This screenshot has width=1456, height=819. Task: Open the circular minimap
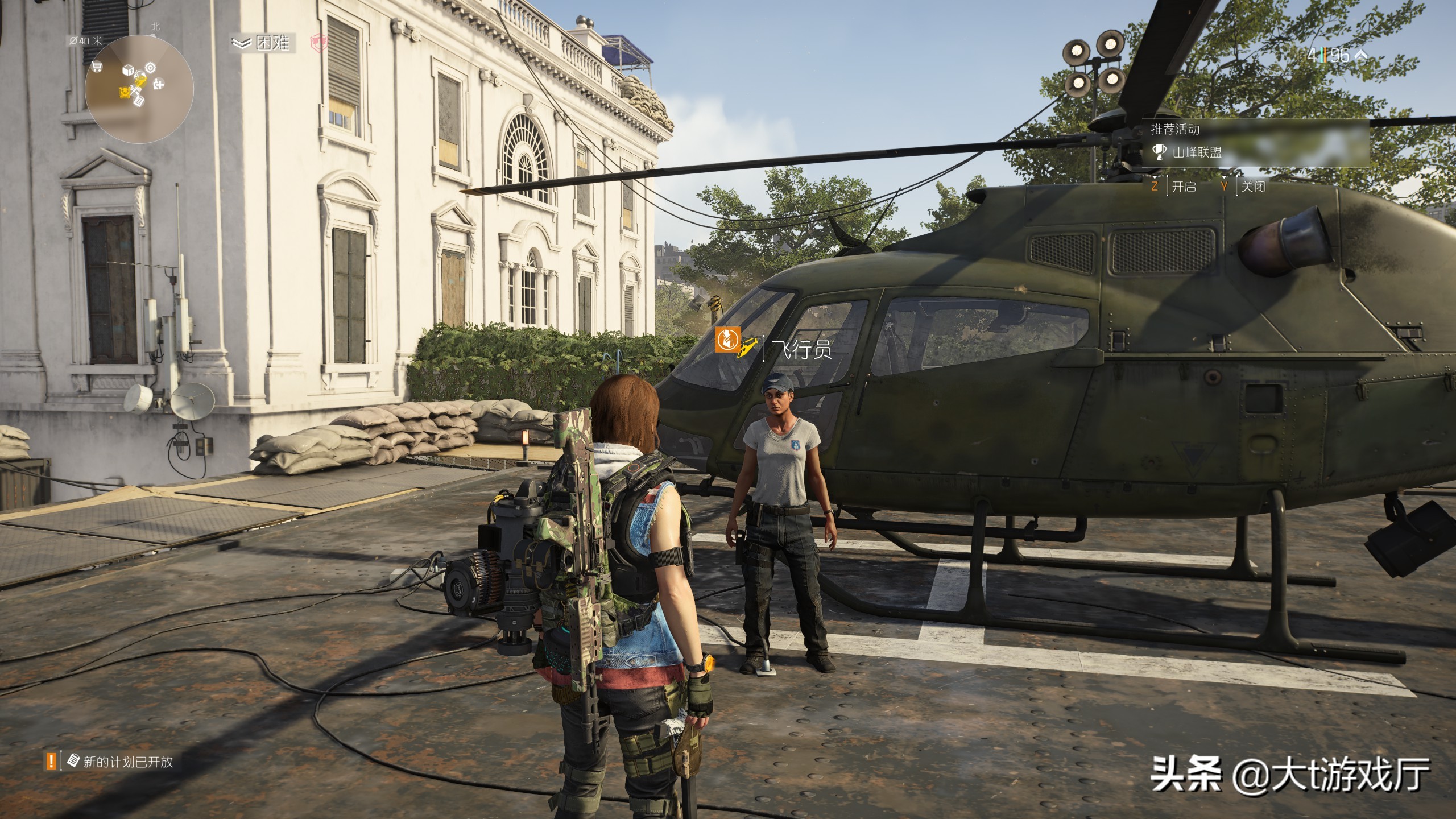pos(139,89)
